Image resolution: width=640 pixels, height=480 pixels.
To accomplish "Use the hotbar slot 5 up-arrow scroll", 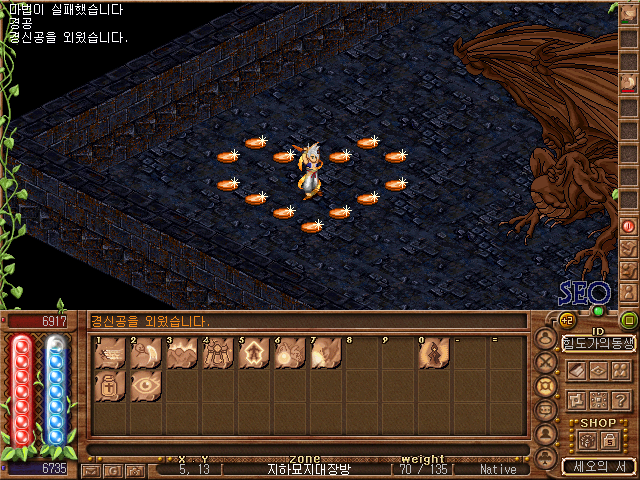I will (x=252, y=354).
